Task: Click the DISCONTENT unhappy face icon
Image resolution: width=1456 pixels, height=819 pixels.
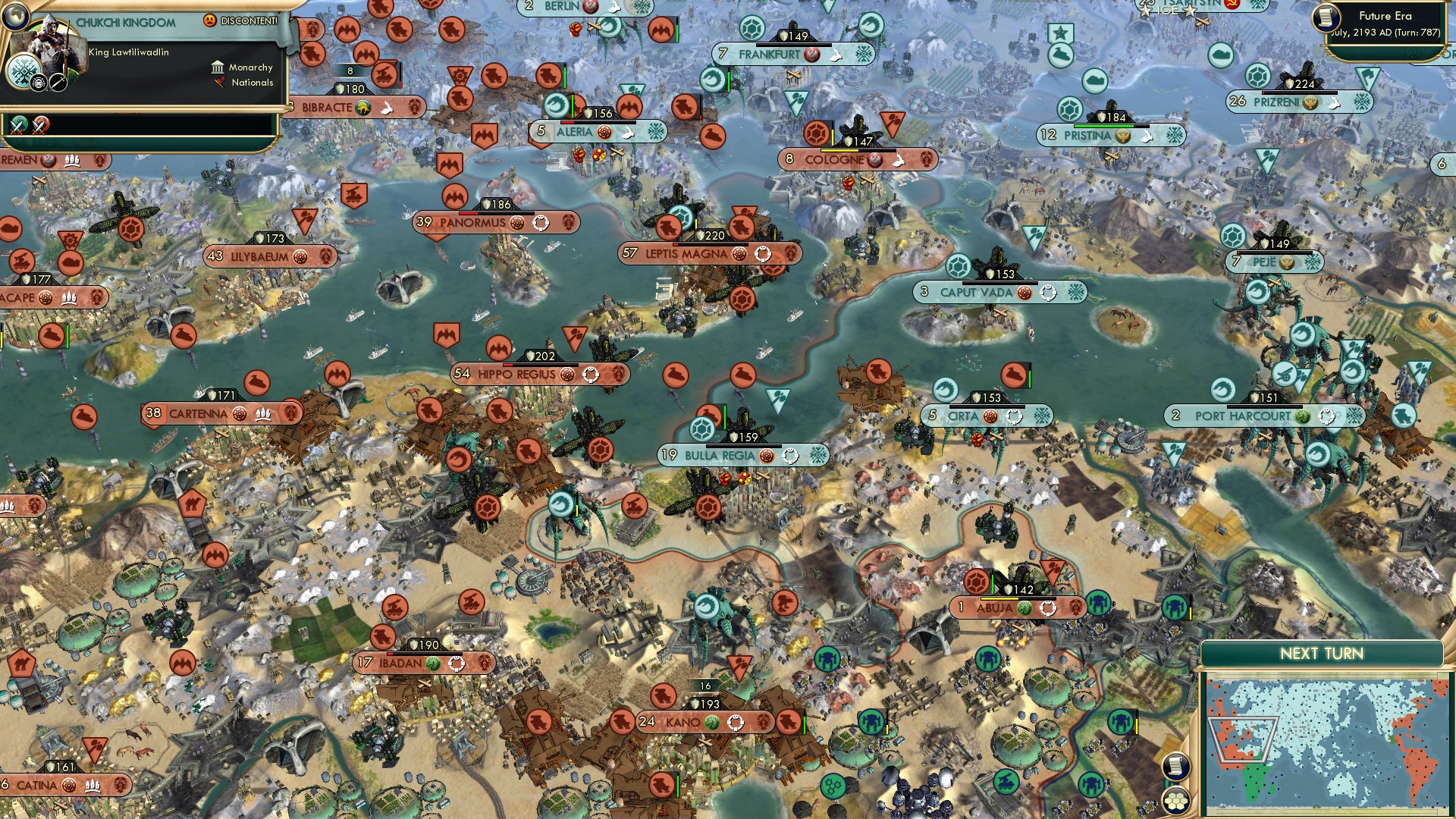Action: click(210, 21)
